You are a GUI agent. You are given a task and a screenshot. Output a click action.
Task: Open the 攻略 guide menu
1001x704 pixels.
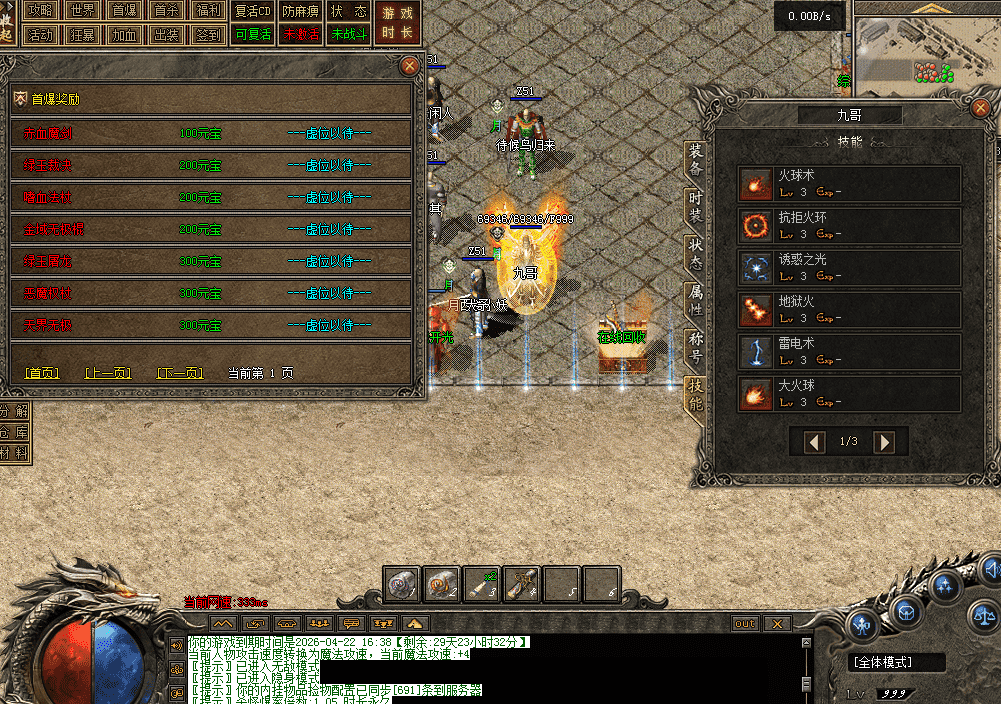[40, 11]
